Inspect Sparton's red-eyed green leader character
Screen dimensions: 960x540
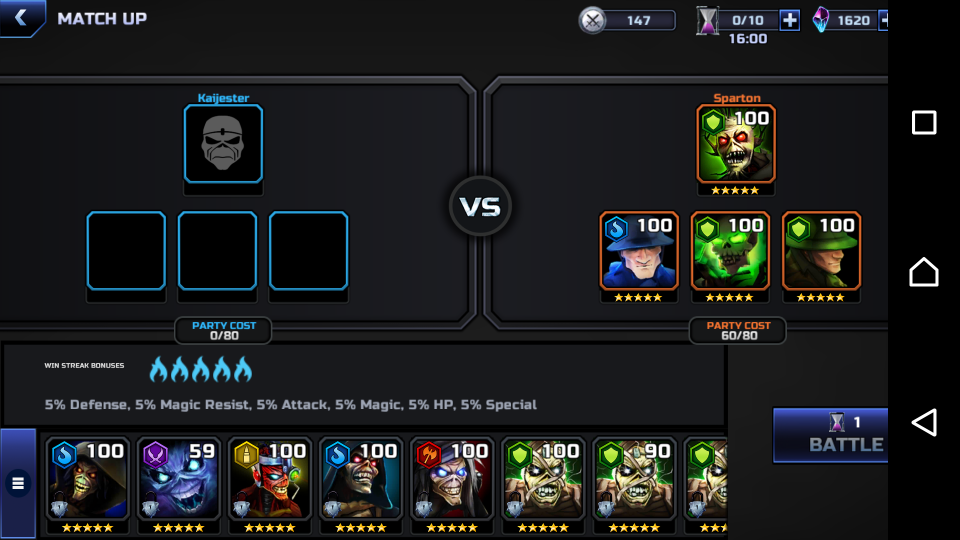click(736, 144)
